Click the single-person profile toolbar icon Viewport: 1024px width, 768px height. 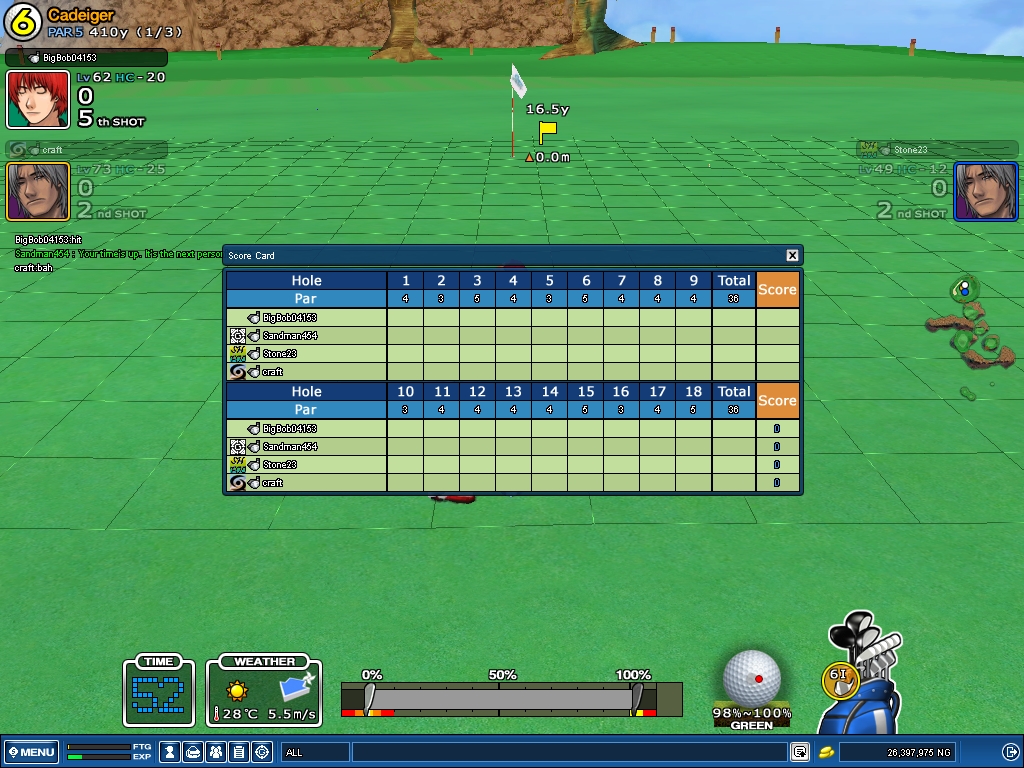click(171, 752)
